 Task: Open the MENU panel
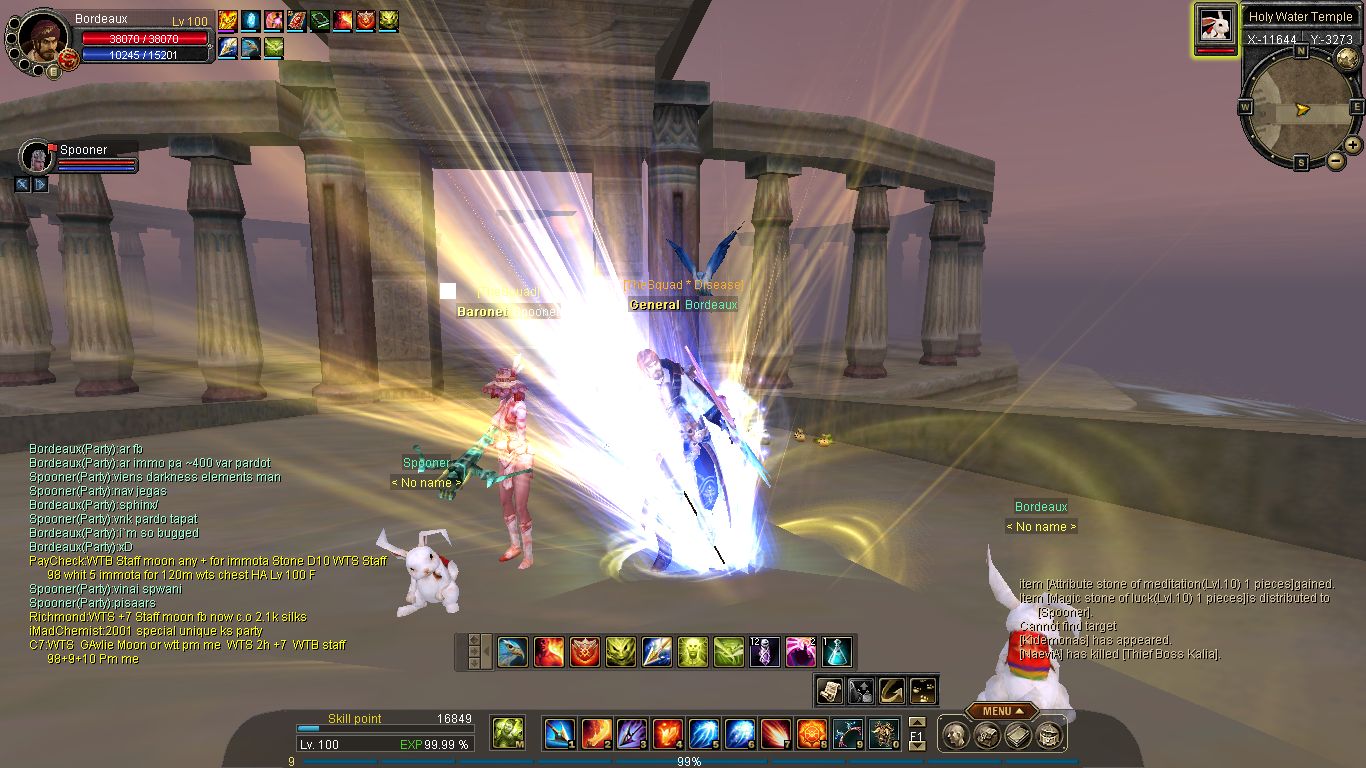[x=1001, y=711]
